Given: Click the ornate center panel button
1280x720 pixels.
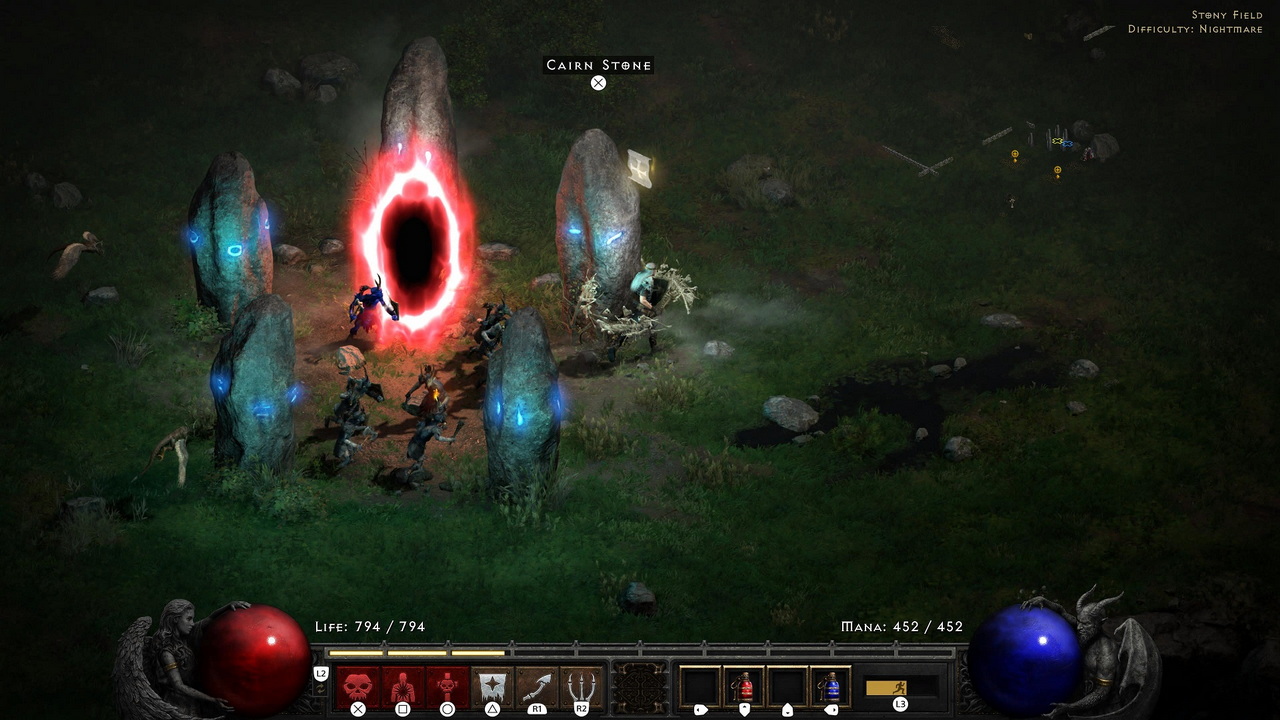Looking at the screenshot, I should (640, 687).
